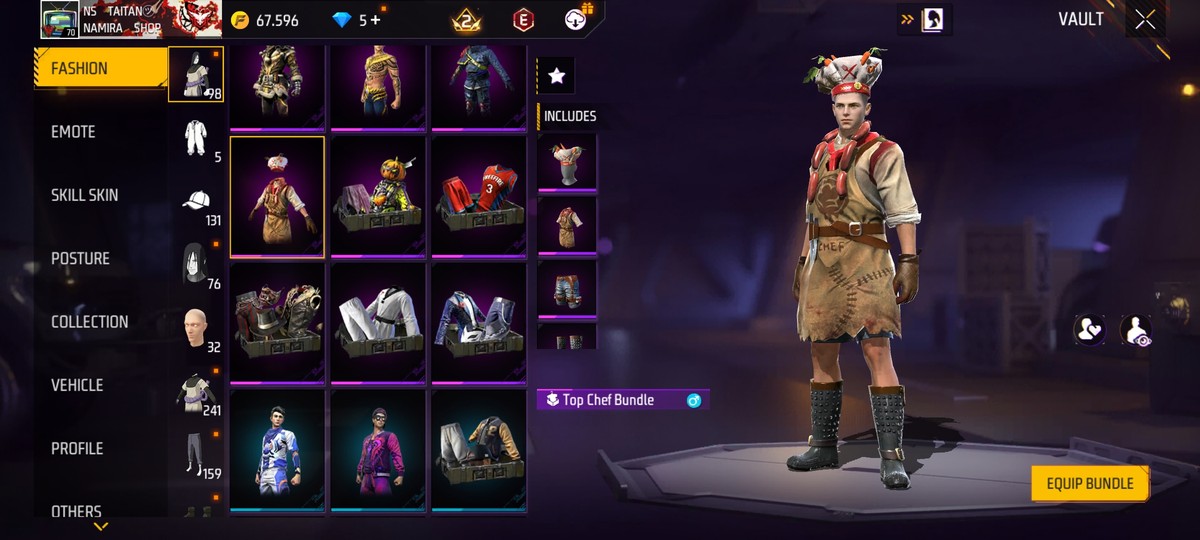This screenshot has width=1200, height=540.
Task: Open the player profile avatar
Action: (x=59, y=19)
